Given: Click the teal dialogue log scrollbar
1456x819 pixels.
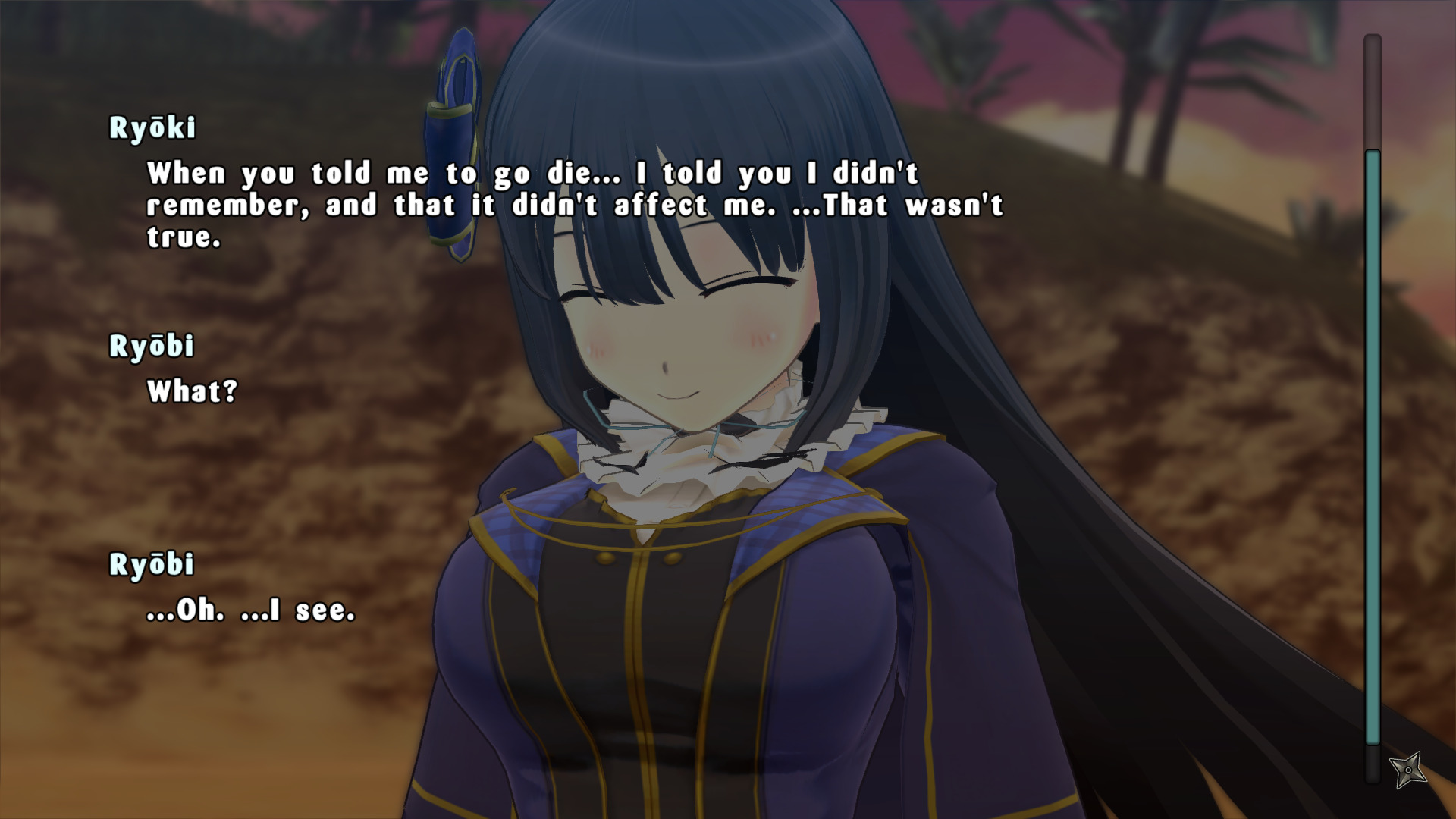Looking at the screenshot, I should [1373, 447].
